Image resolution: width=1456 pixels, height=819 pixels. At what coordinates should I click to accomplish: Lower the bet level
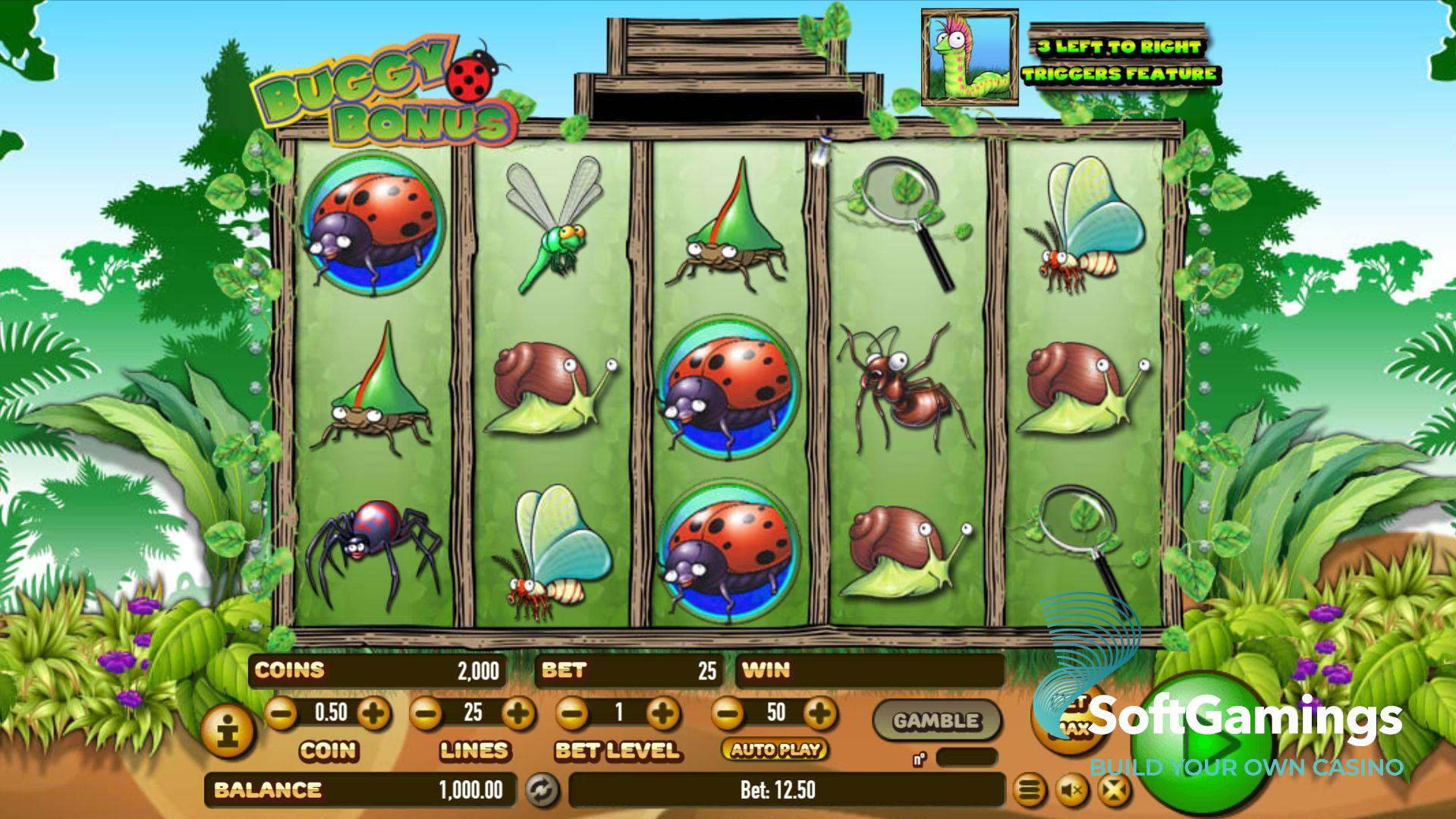tap(573, 713)
